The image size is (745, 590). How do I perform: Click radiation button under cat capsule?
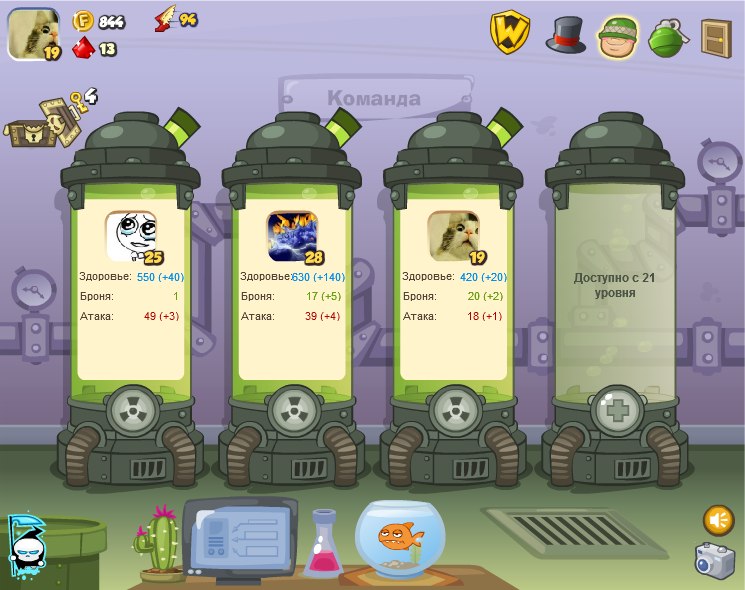(454, 409)
